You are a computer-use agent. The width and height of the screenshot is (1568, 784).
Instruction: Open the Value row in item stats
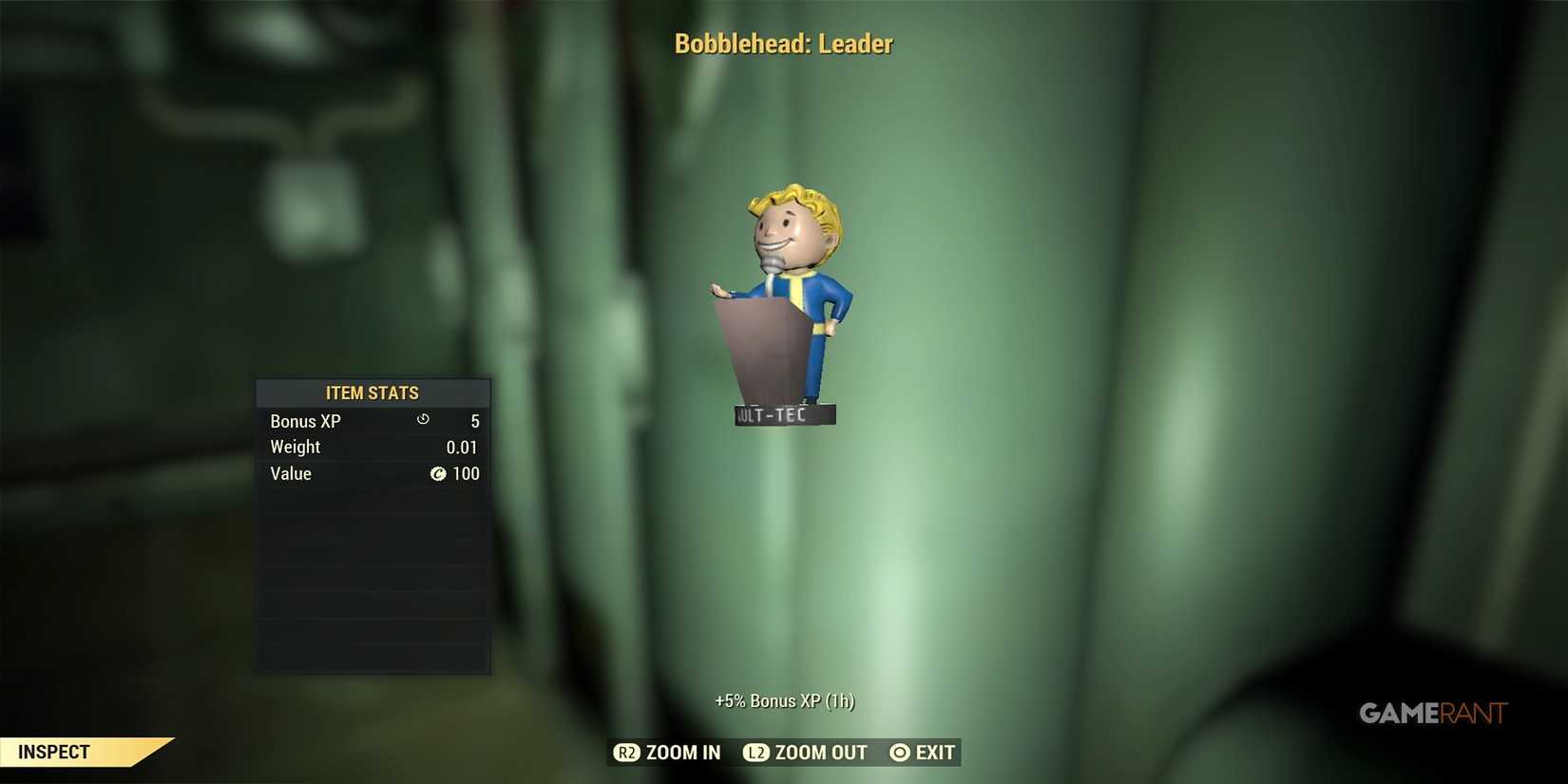pos(291,473)
